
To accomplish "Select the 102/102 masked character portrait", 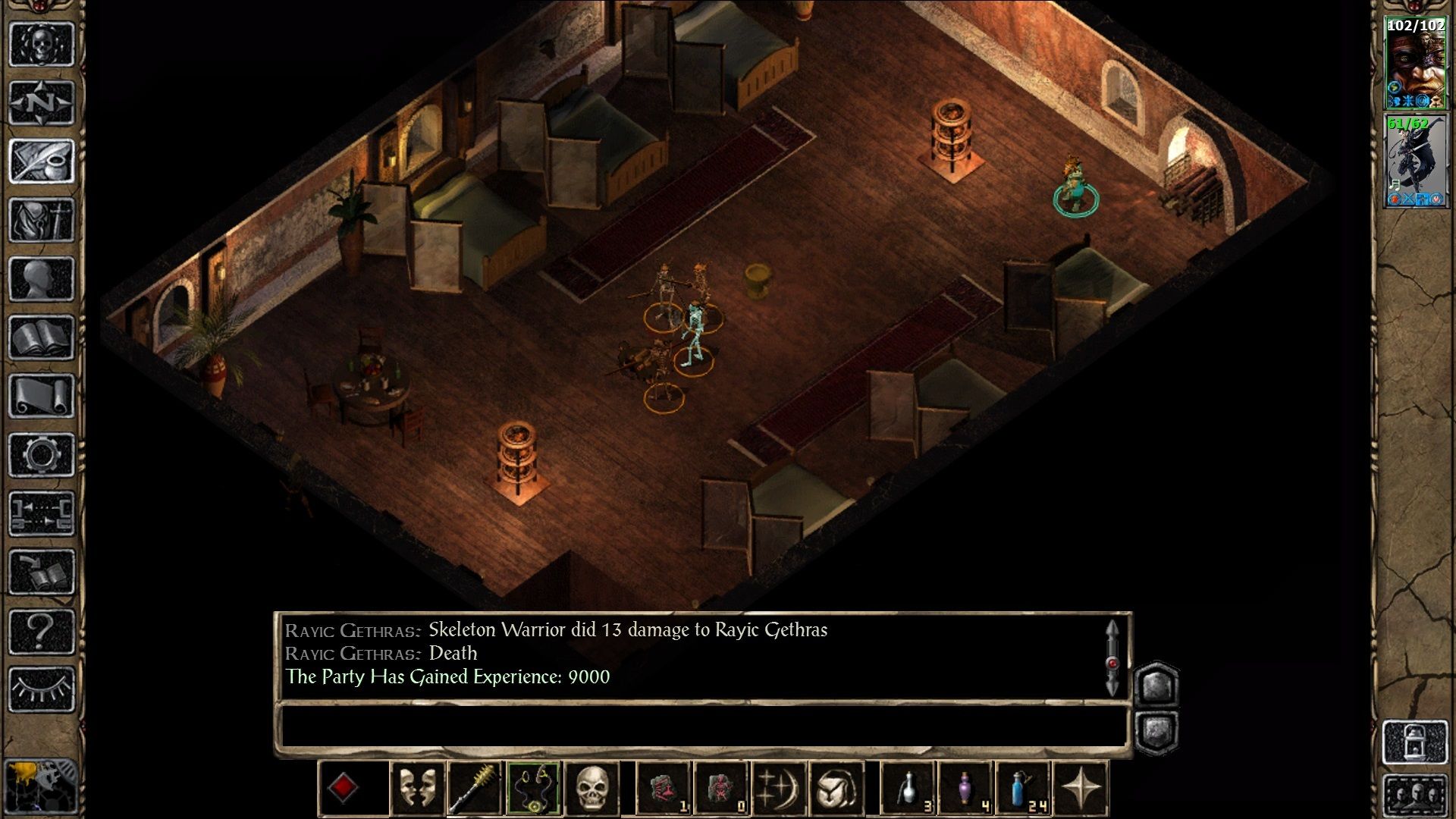I will [x=1415, y=64].
